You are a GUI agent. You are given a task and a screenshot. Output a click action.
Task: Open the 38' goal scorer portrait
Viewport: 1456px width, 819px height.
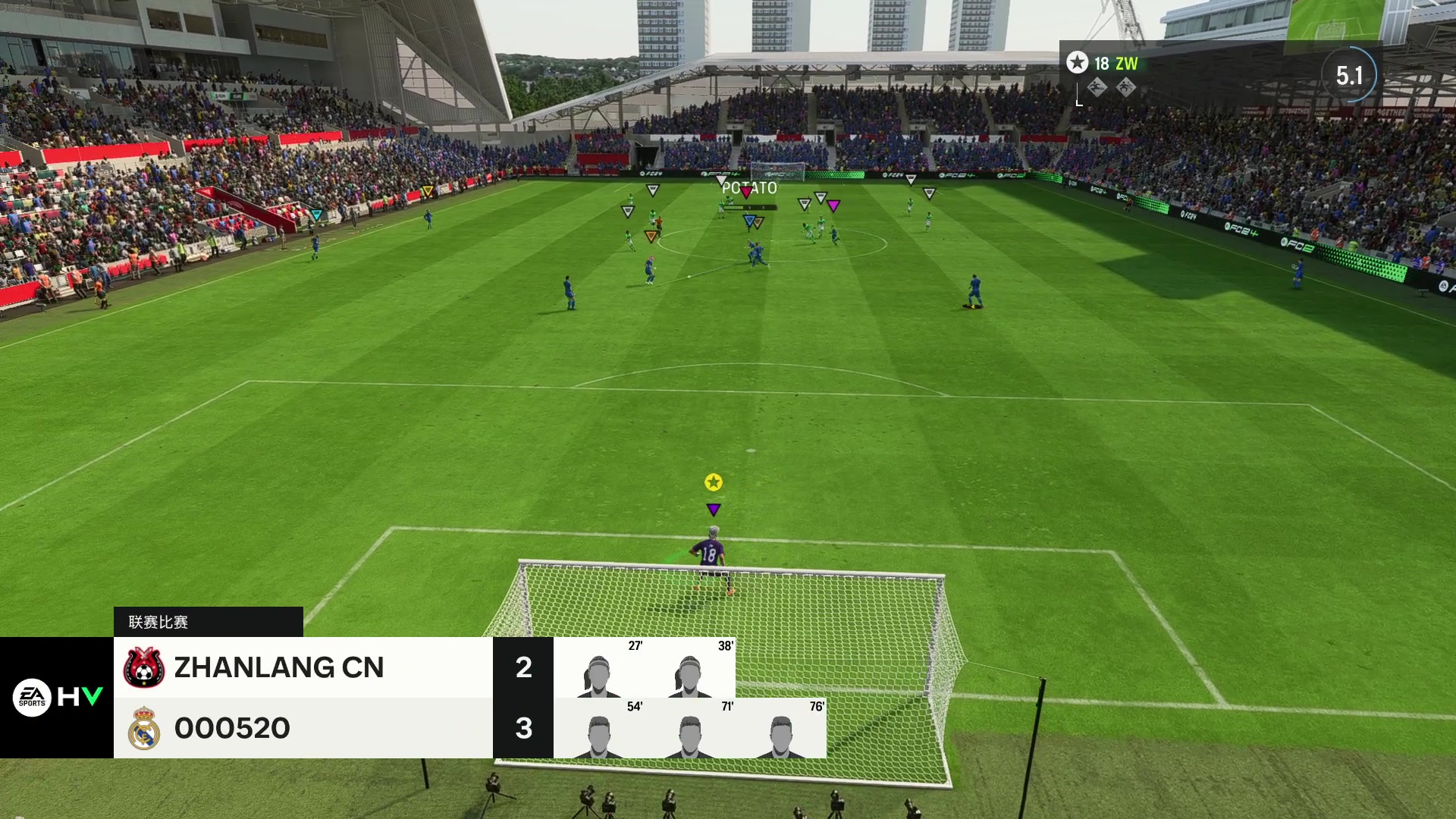click(690, 675)
